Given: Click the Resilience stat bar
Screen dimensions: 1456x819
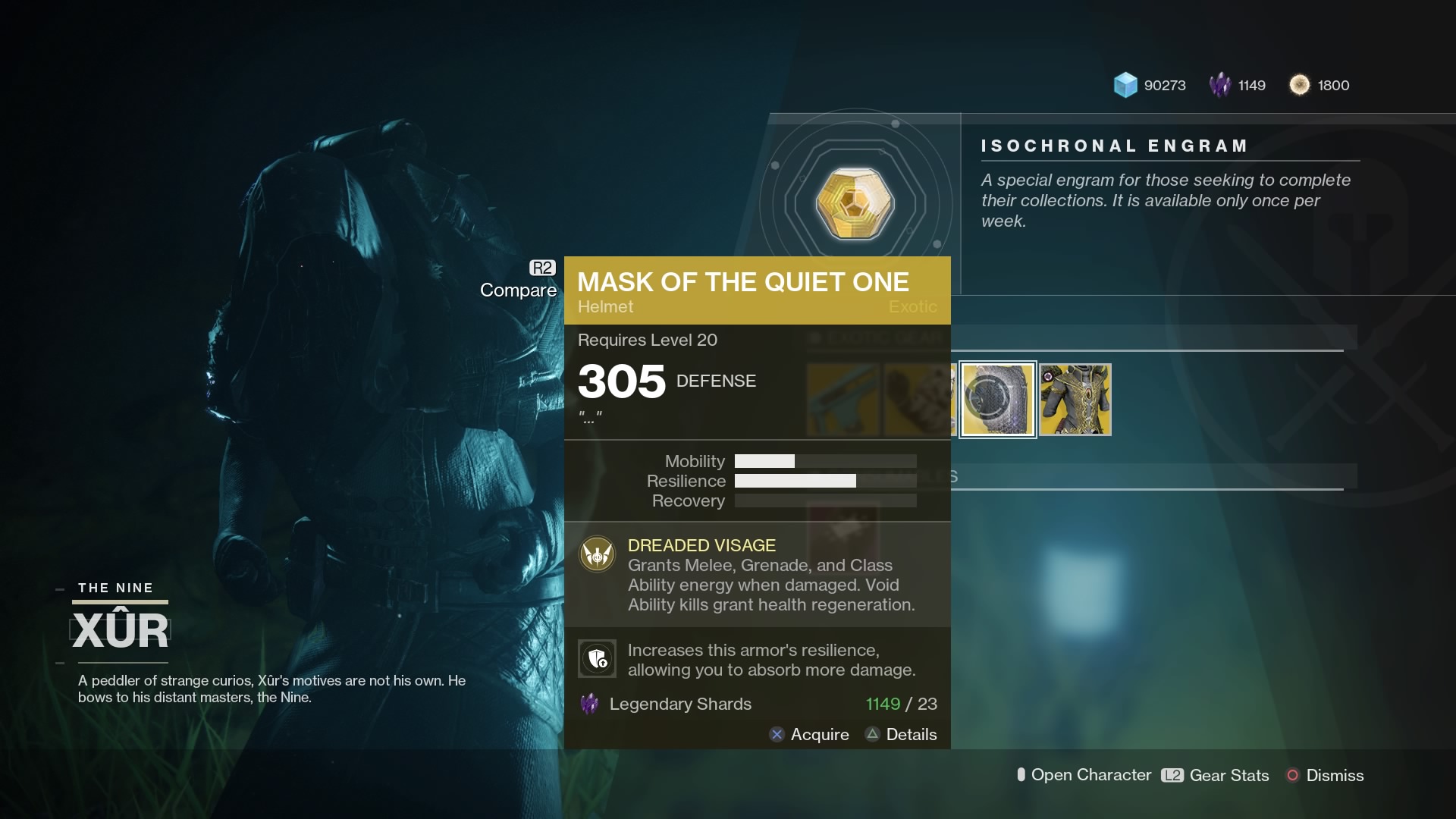Looking at the screenshot, I should point(826,481).
